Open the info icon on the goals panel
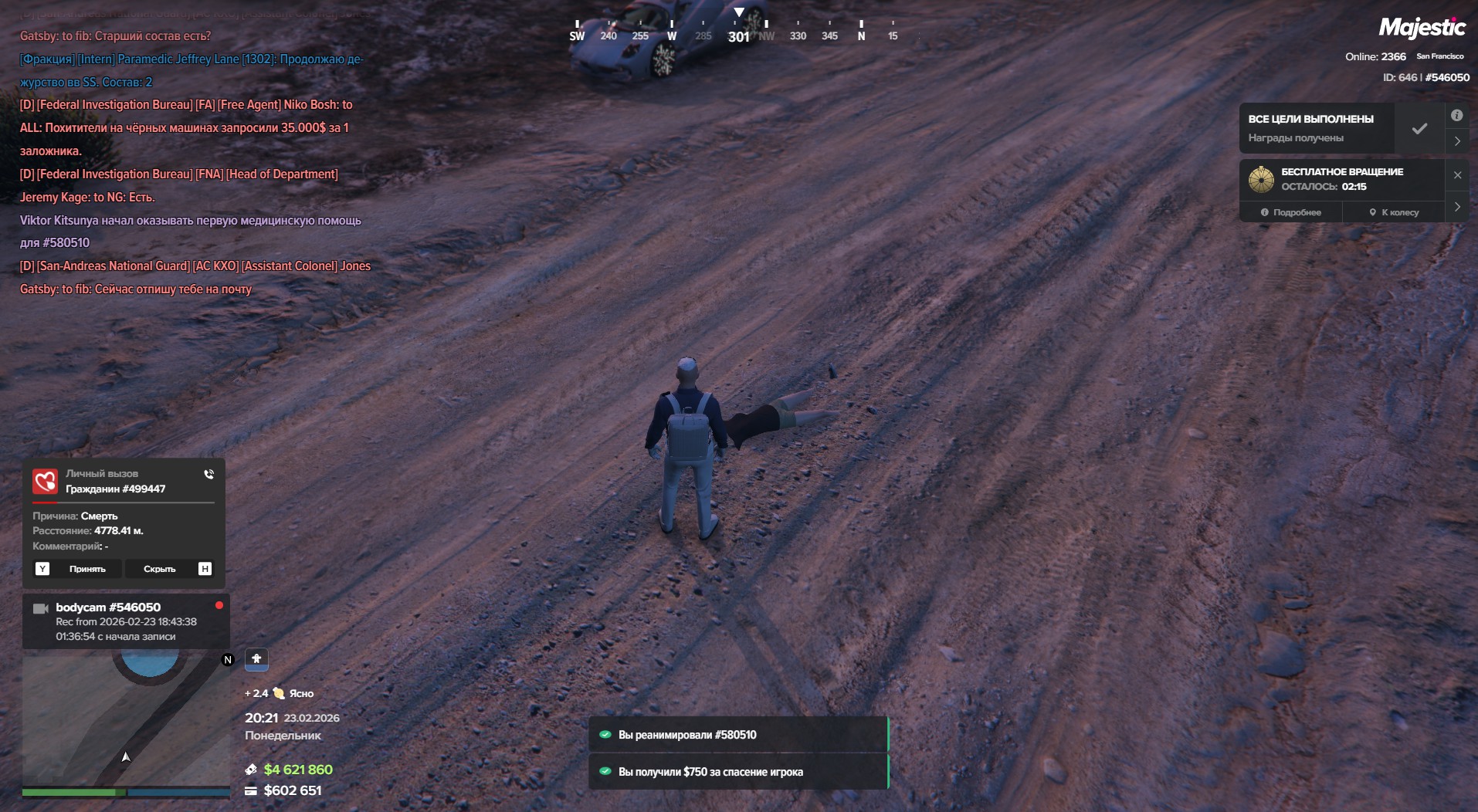 [1456, 116]
